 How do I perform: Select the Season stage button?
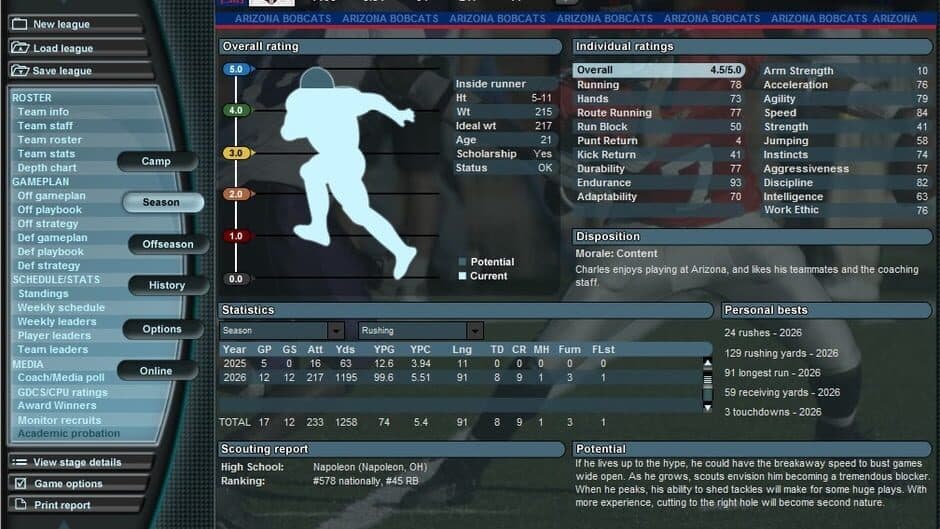161,202
